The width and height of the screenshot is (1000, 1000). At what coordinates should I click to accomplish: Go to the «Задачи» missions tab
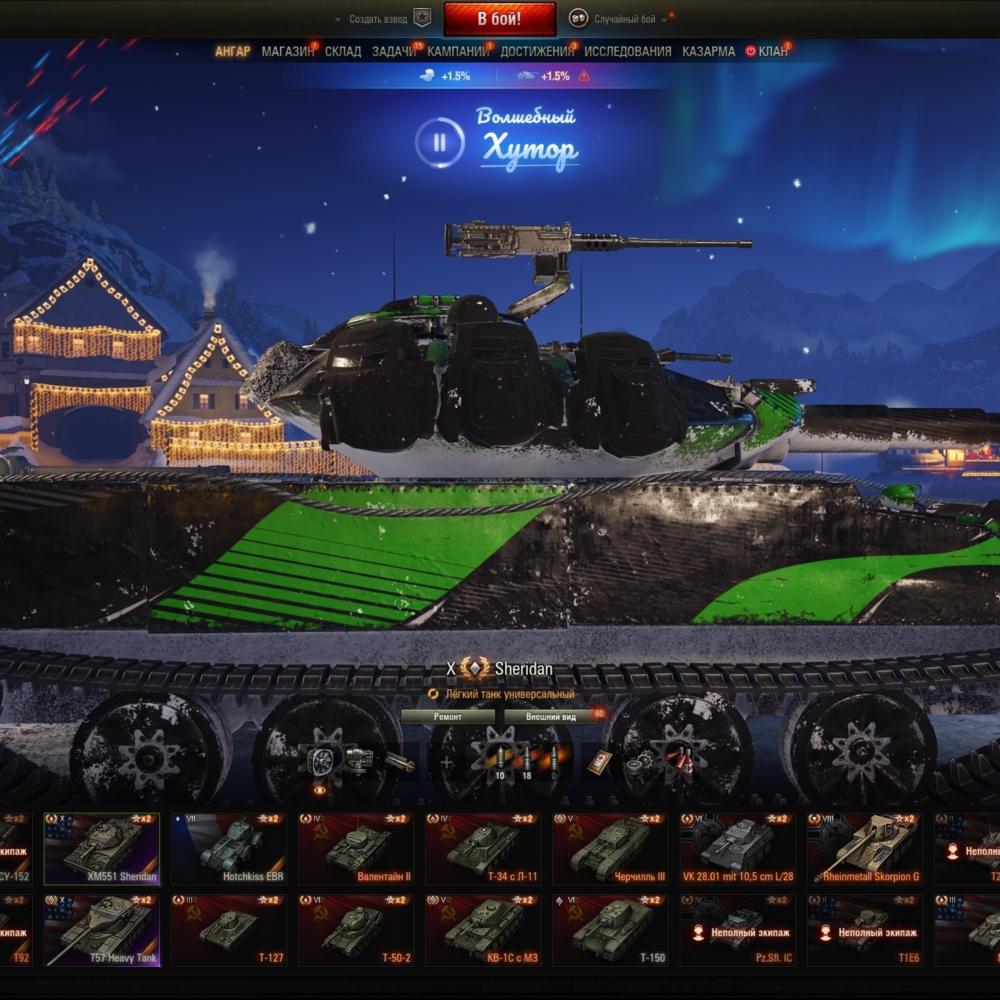394,51
